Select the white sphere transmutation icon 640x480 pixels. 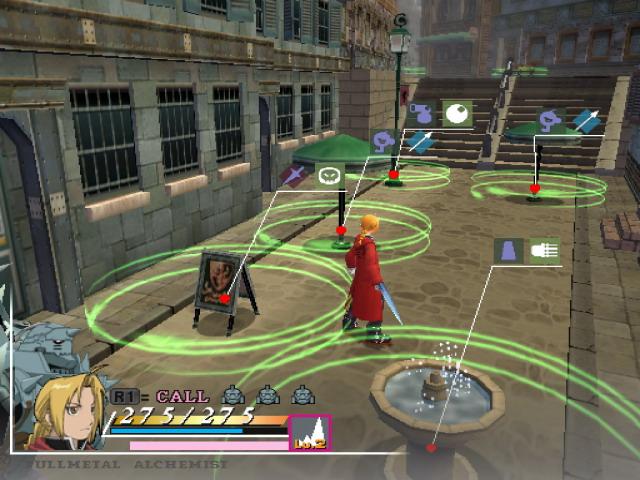point(457,113)
